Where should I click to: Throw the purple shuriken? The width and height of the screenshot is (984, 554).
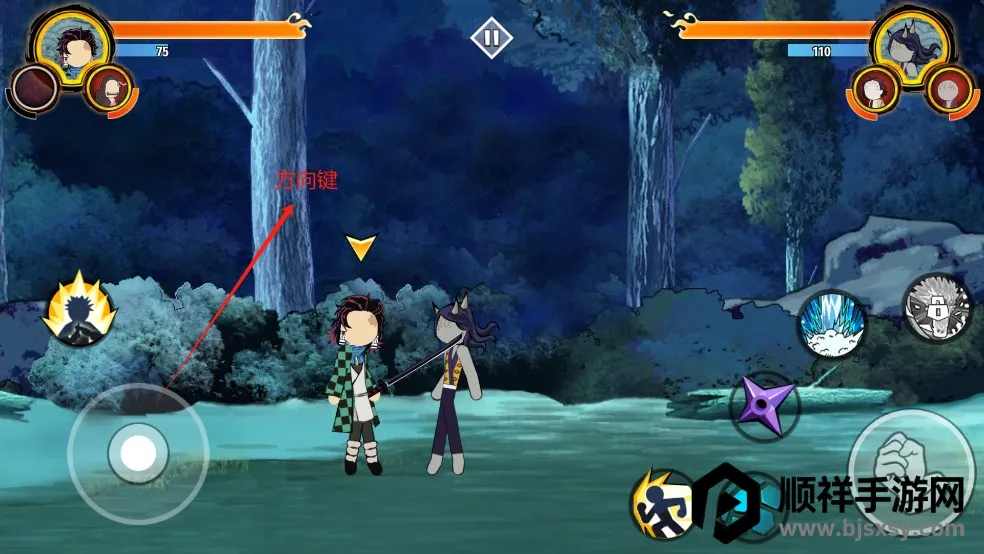pyautogui.click(x=763, y=407)
